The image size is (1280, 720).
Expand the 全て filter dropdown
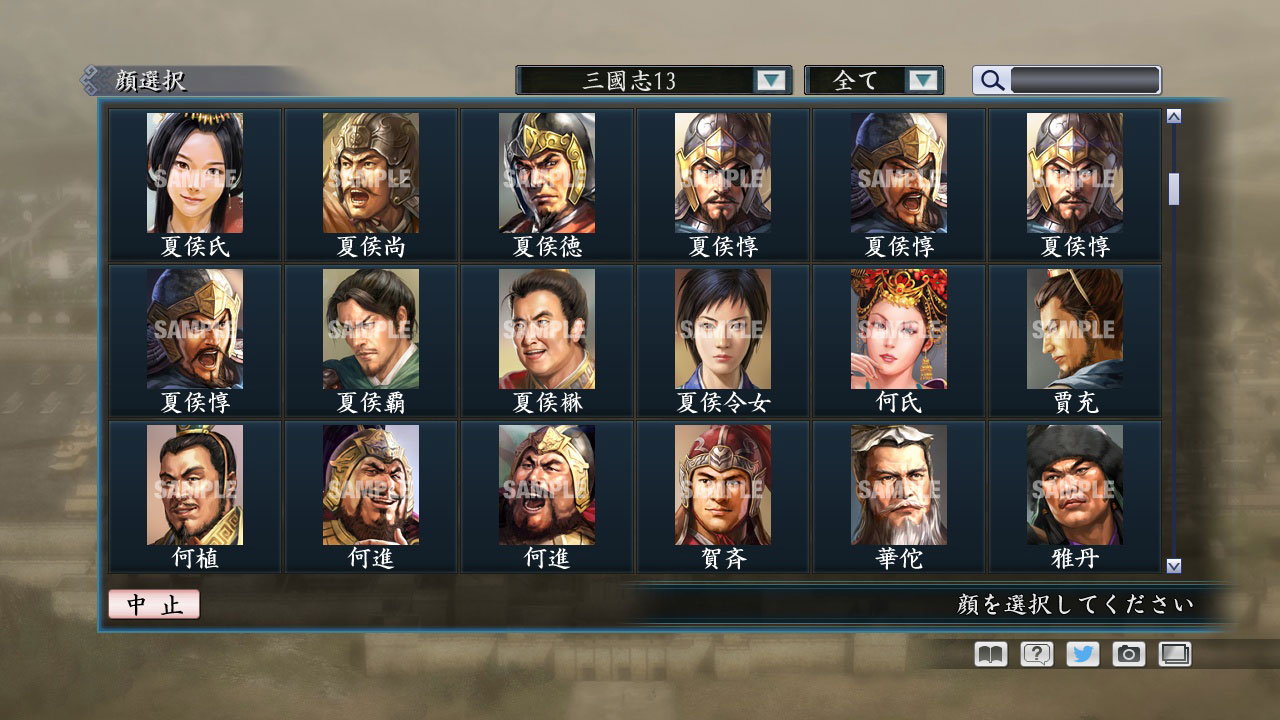click(875, 80)
